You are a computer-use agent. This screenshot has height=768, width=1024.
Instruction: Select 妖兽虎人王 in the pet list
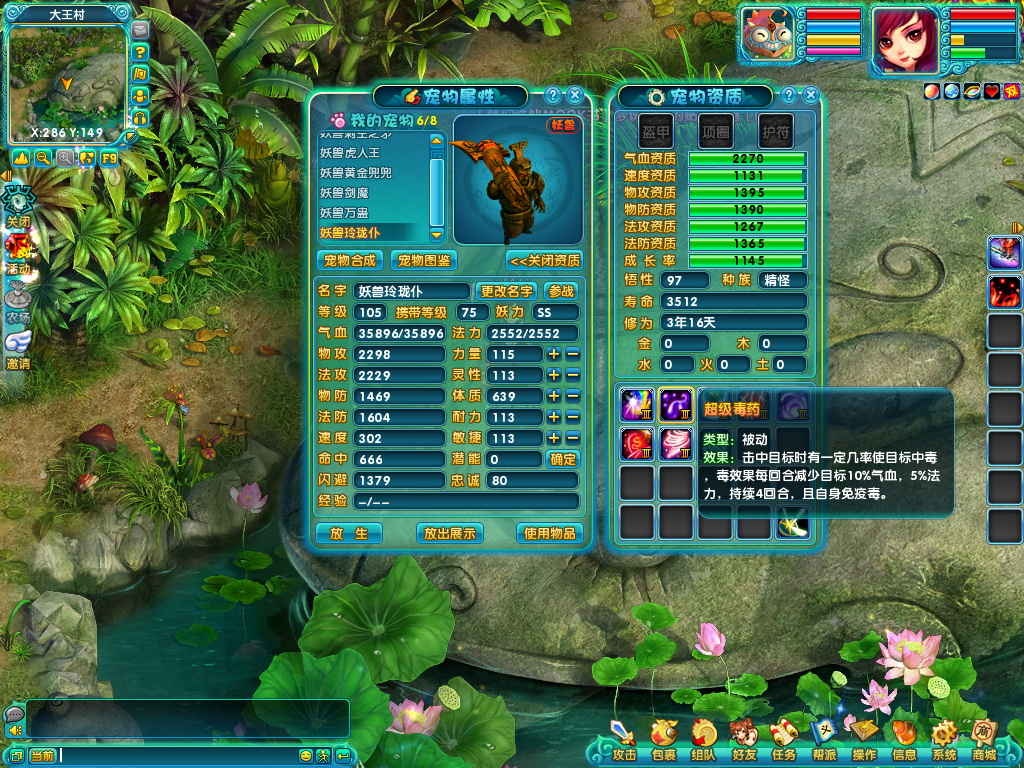[350, 153]
